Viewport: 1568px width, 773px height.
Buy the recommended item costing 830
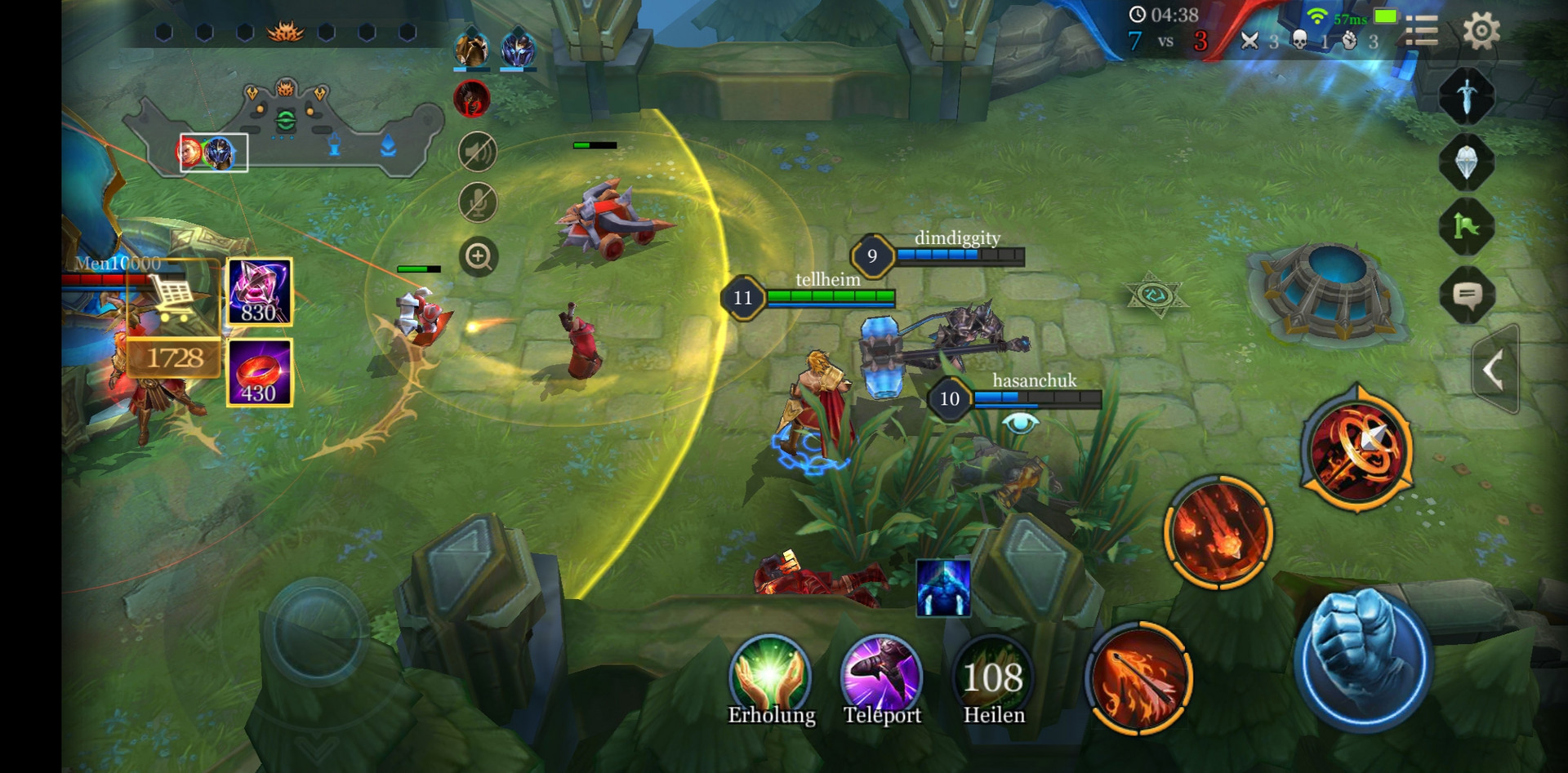259,292
